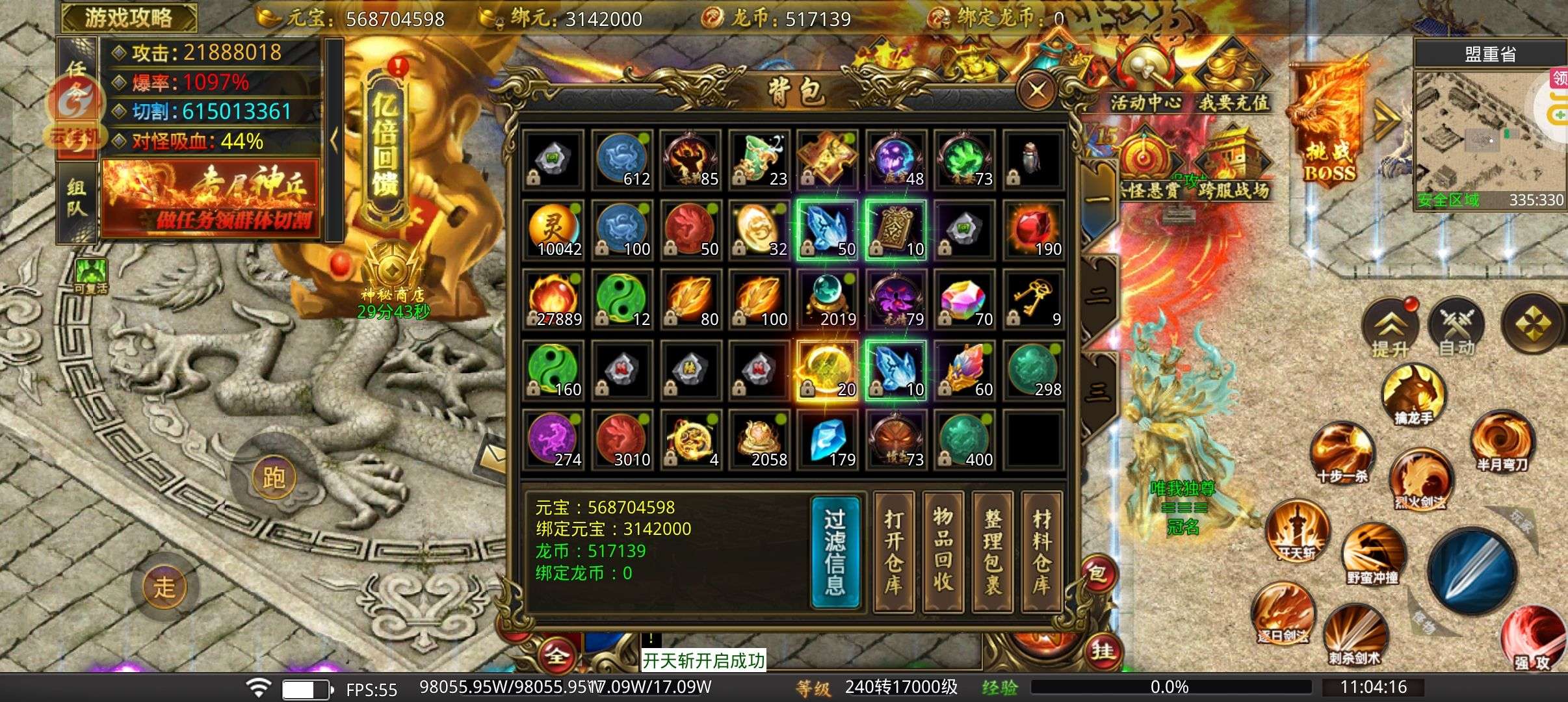Use the 半月弯刀 skill
Screen dimensions: 1568x702
point(1502,441)
